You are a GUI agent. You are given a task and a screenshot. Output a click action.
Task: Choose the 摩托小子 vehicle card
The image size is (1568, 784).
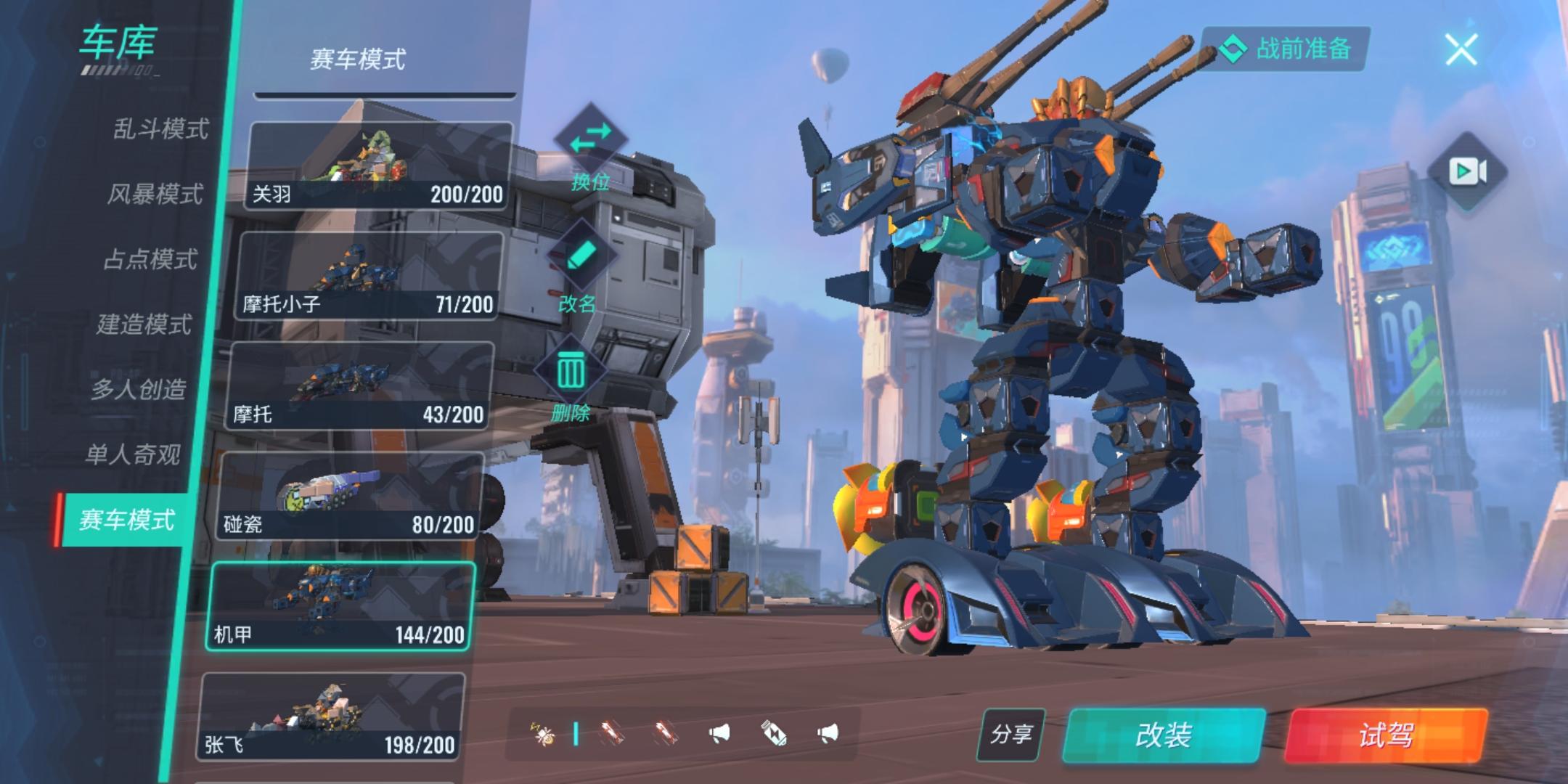pyautogui.click(x=369, y=277)
